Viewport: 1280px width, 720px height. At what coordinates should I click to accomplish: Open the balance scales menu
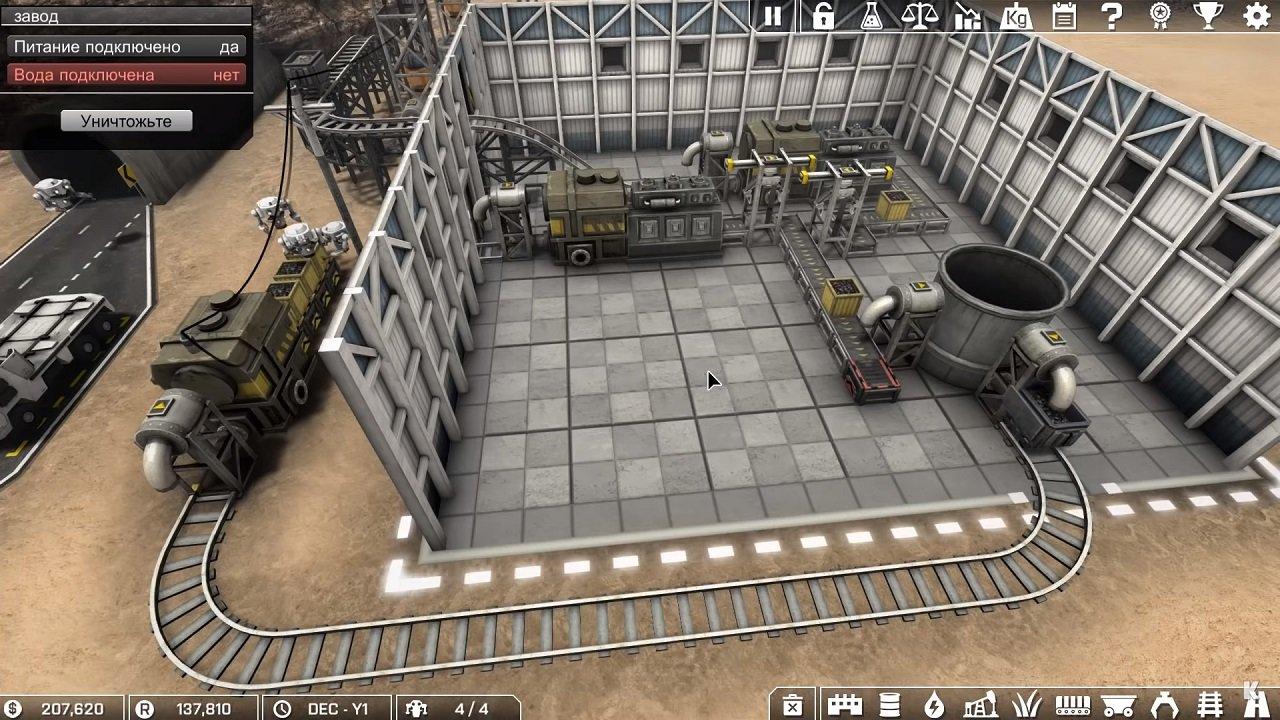tap(919, 16)
